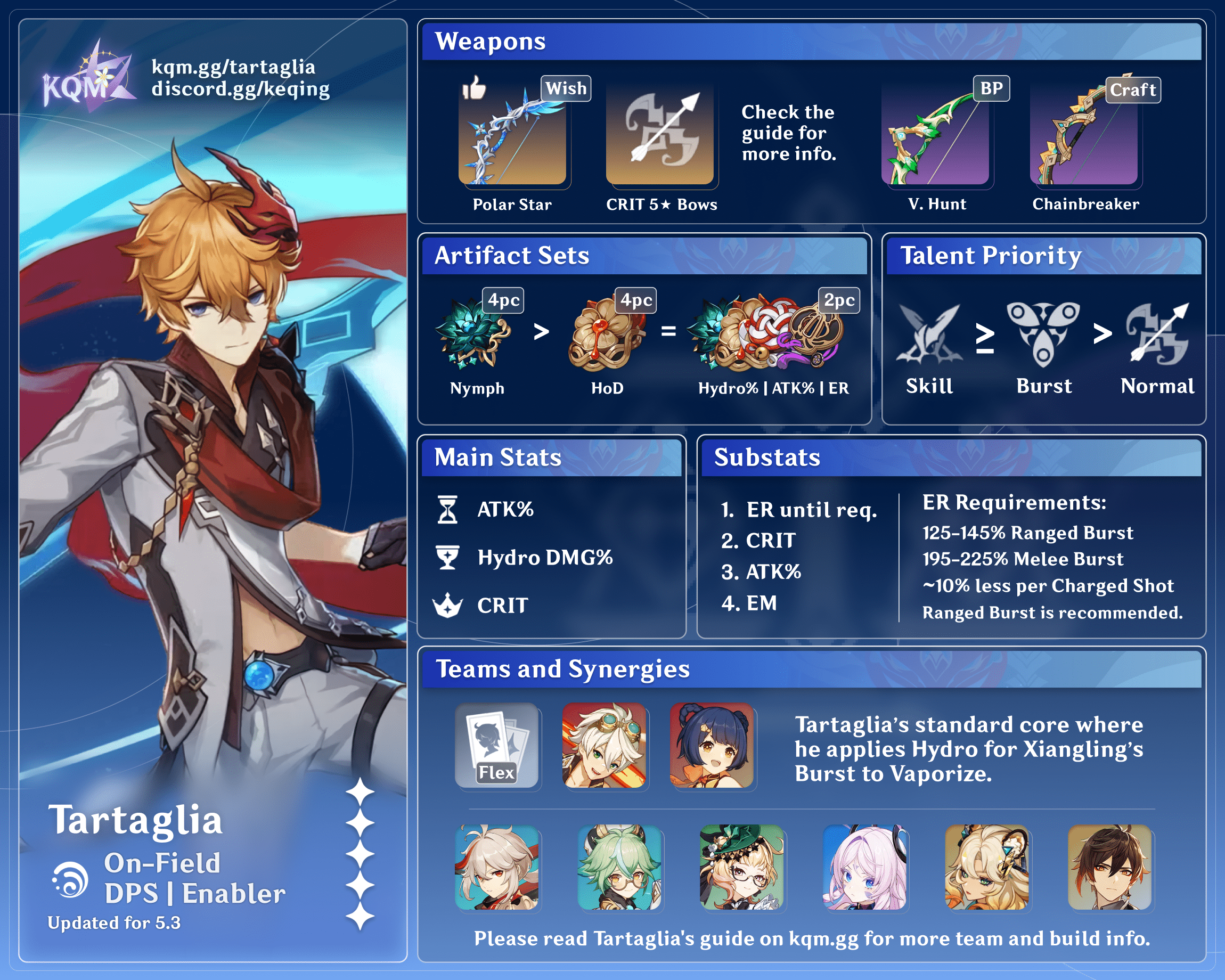Select the Kazuha character portrait
Viewport: 1225px width, 980px height.
[x=496, y=868]
